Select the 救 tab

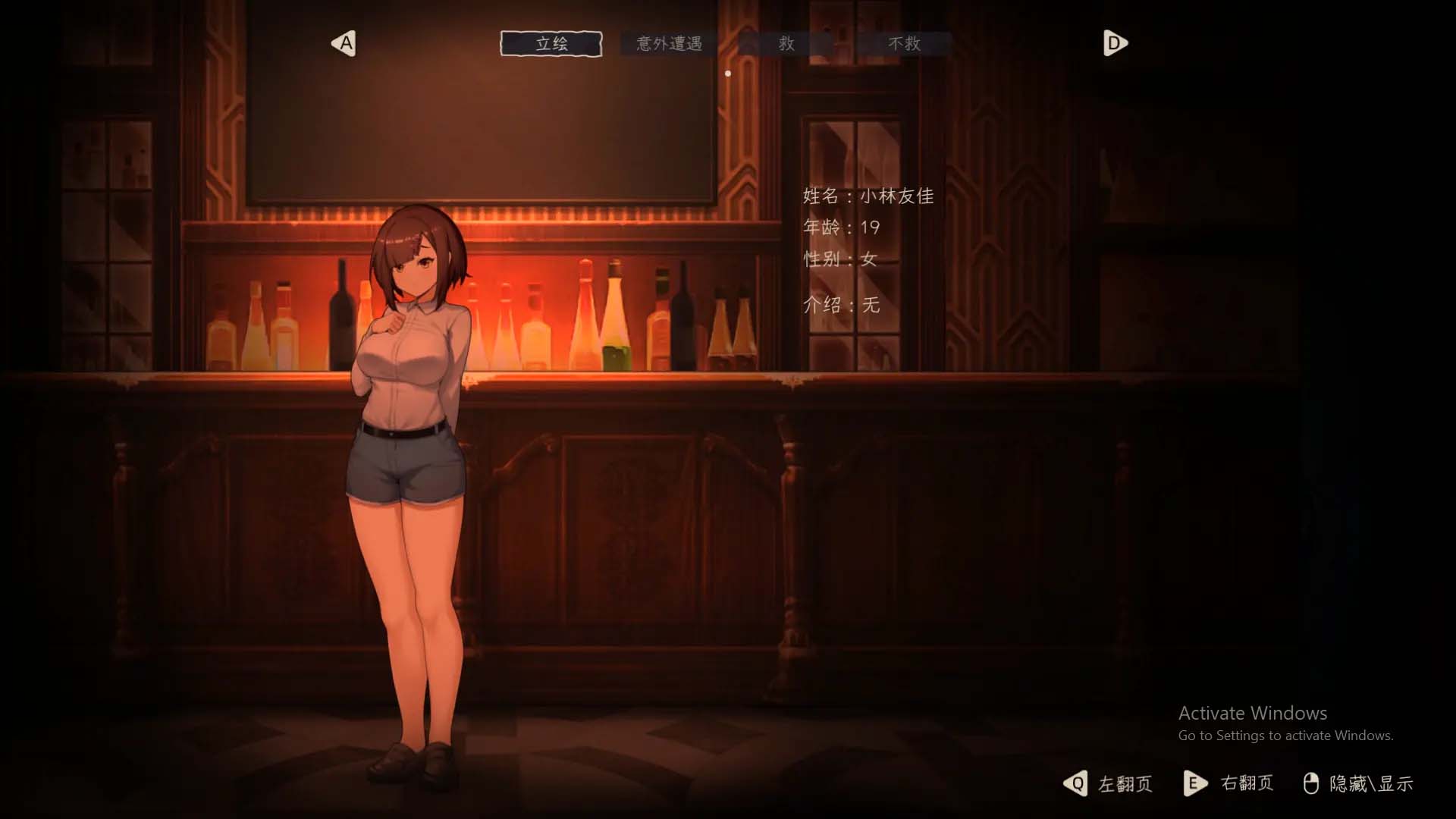click(787, 43)
